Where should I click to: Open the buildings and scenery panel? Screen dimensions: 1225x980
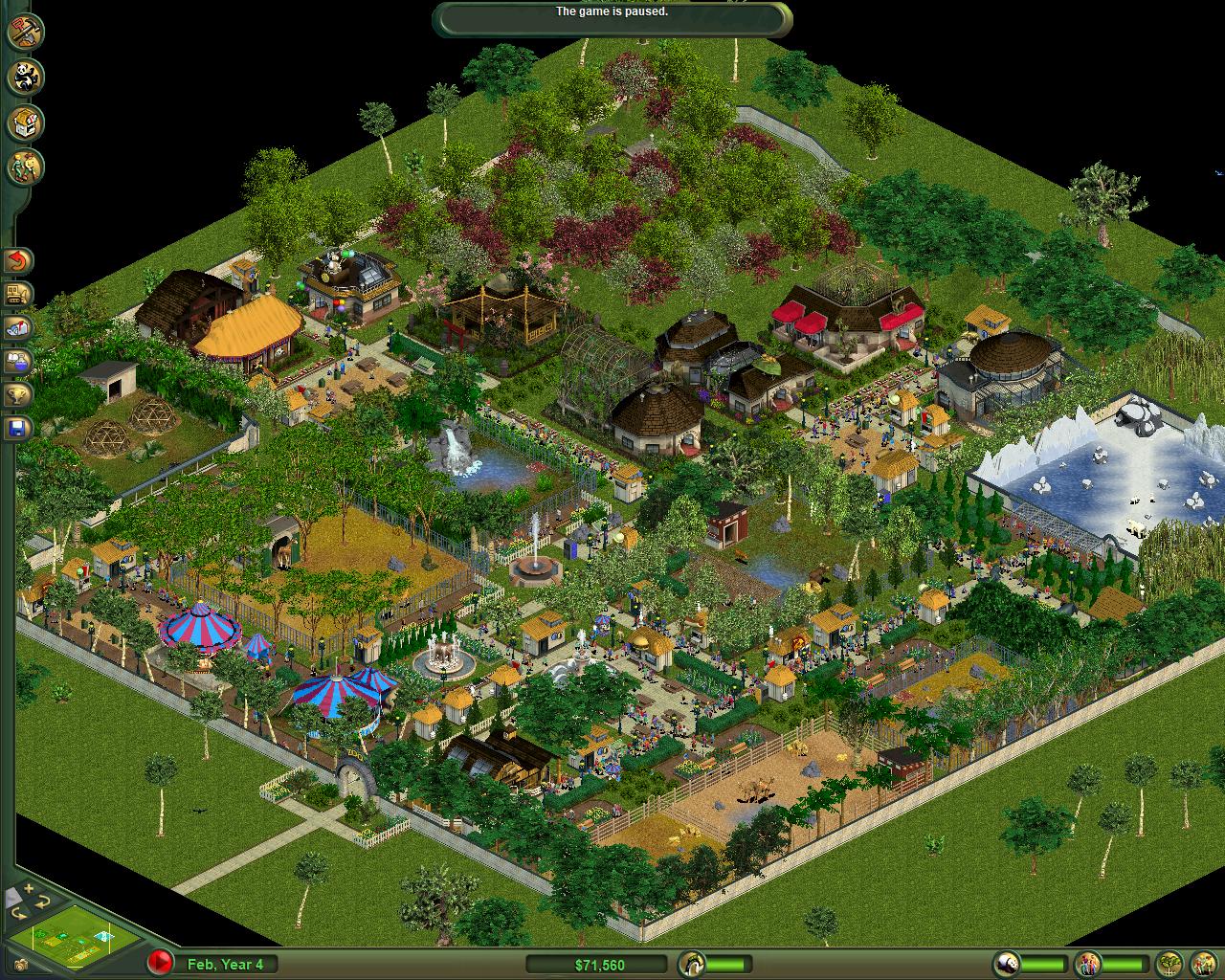(x=24, y=121)
